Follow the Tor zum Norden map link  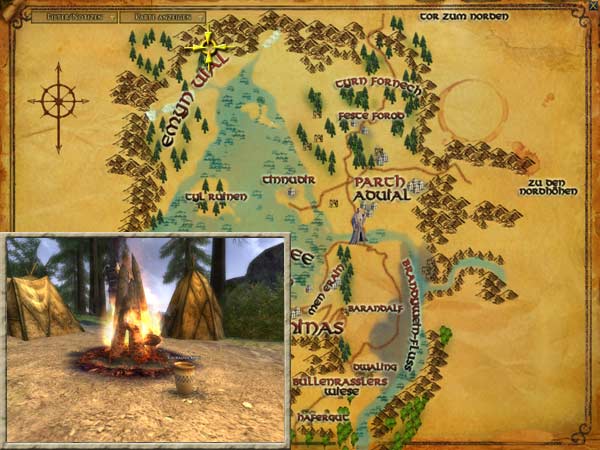click(464, 17)
